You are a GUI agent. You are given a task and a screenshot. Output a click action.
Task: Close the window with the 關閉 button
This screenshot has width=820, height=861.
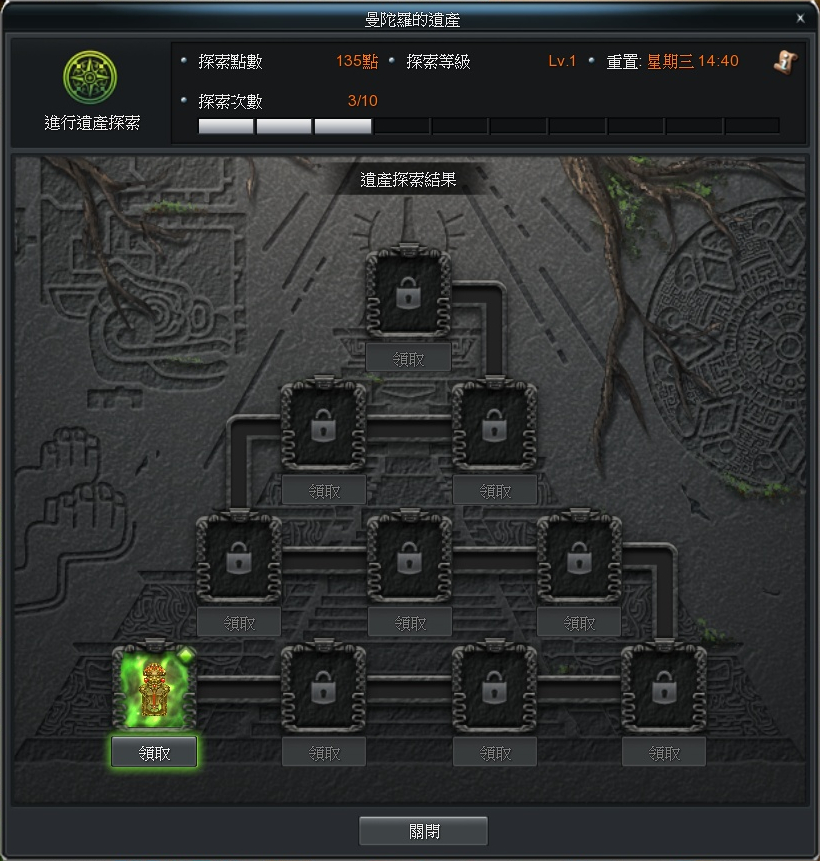point(423,831)
